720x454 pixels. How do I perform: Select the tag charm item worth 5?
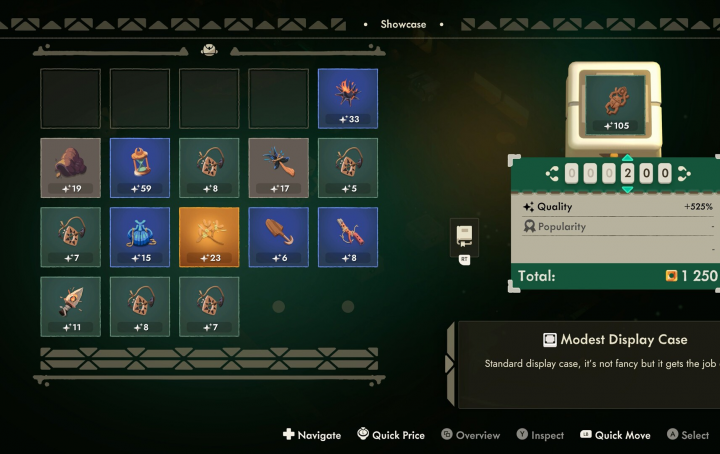click(x=348, y=166)
